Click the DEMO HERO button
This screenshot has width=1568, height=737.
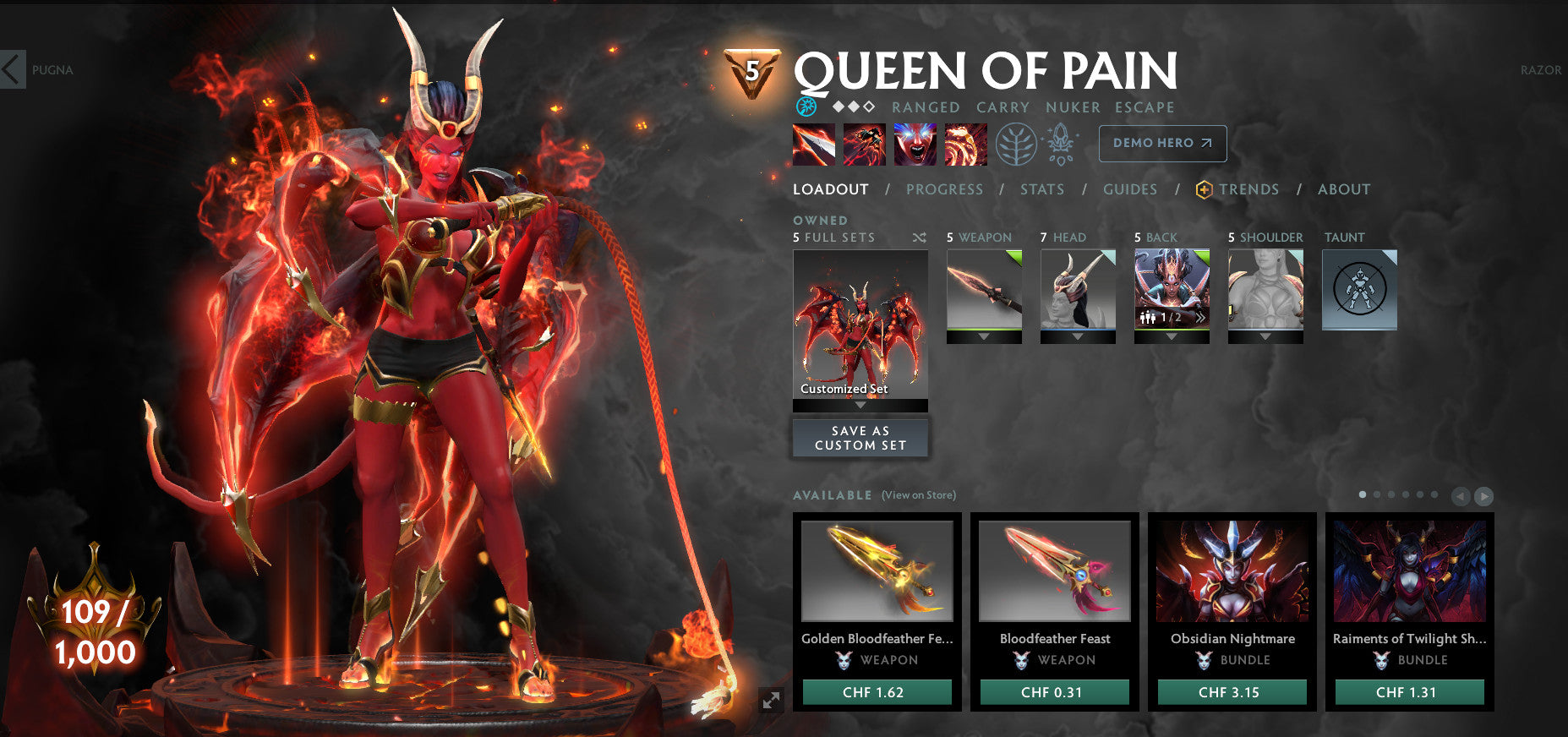[1162, 144]
